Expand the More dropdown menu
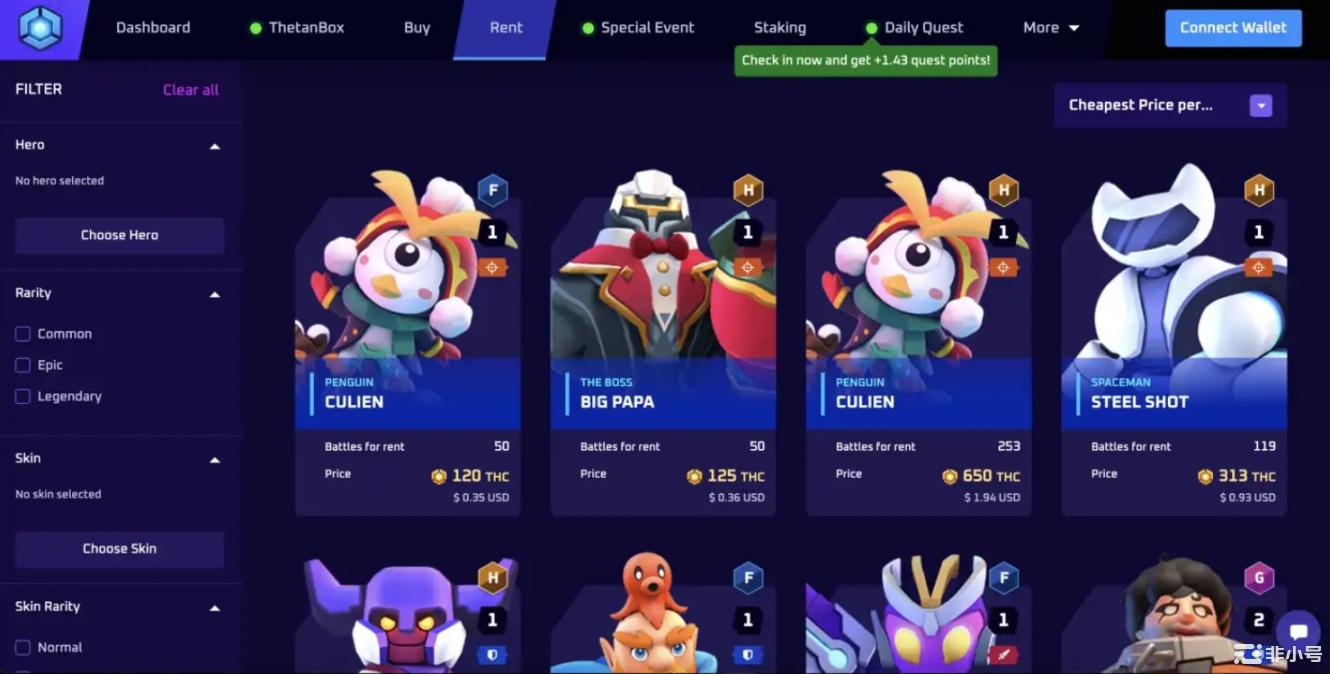 click(1051, 28)
